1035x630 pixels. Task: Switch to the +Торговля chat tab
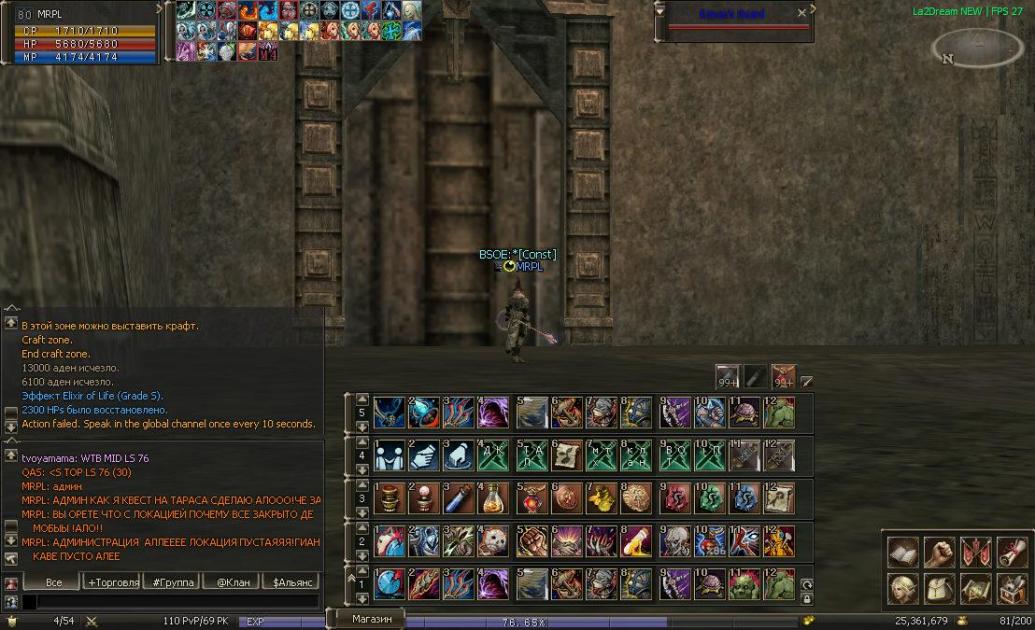click(x=113, y=582)
